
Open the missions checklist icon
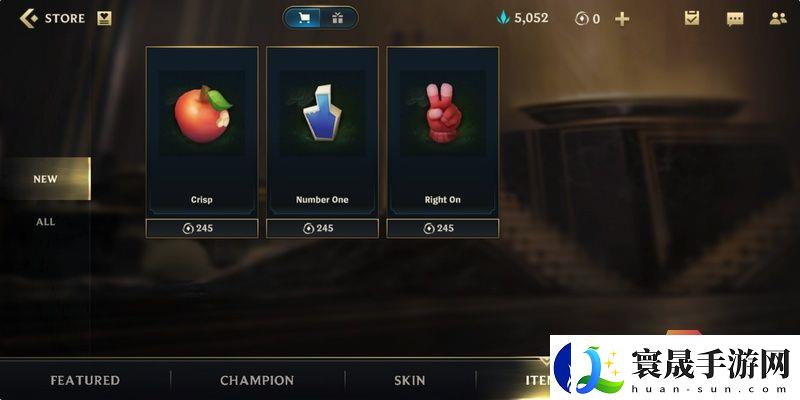tap(692, 18)
